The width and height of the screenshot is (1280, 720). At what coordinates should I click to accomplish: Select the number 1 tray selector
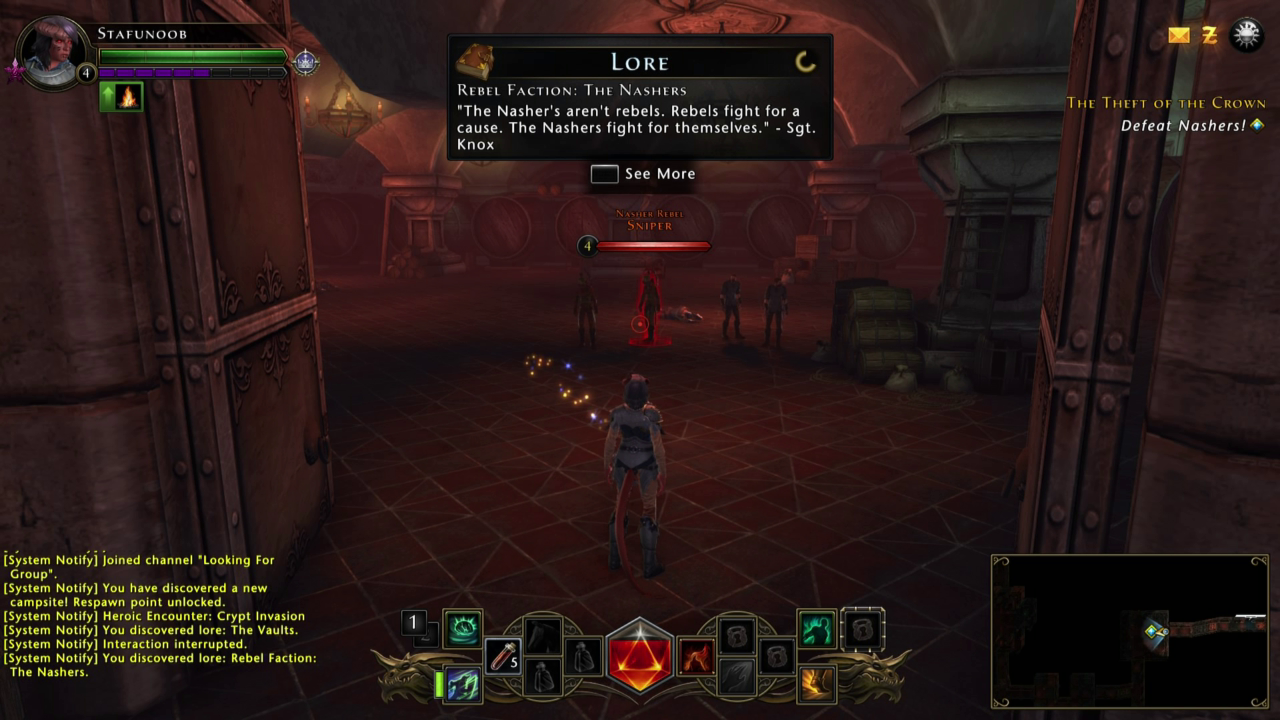point(412,623)
